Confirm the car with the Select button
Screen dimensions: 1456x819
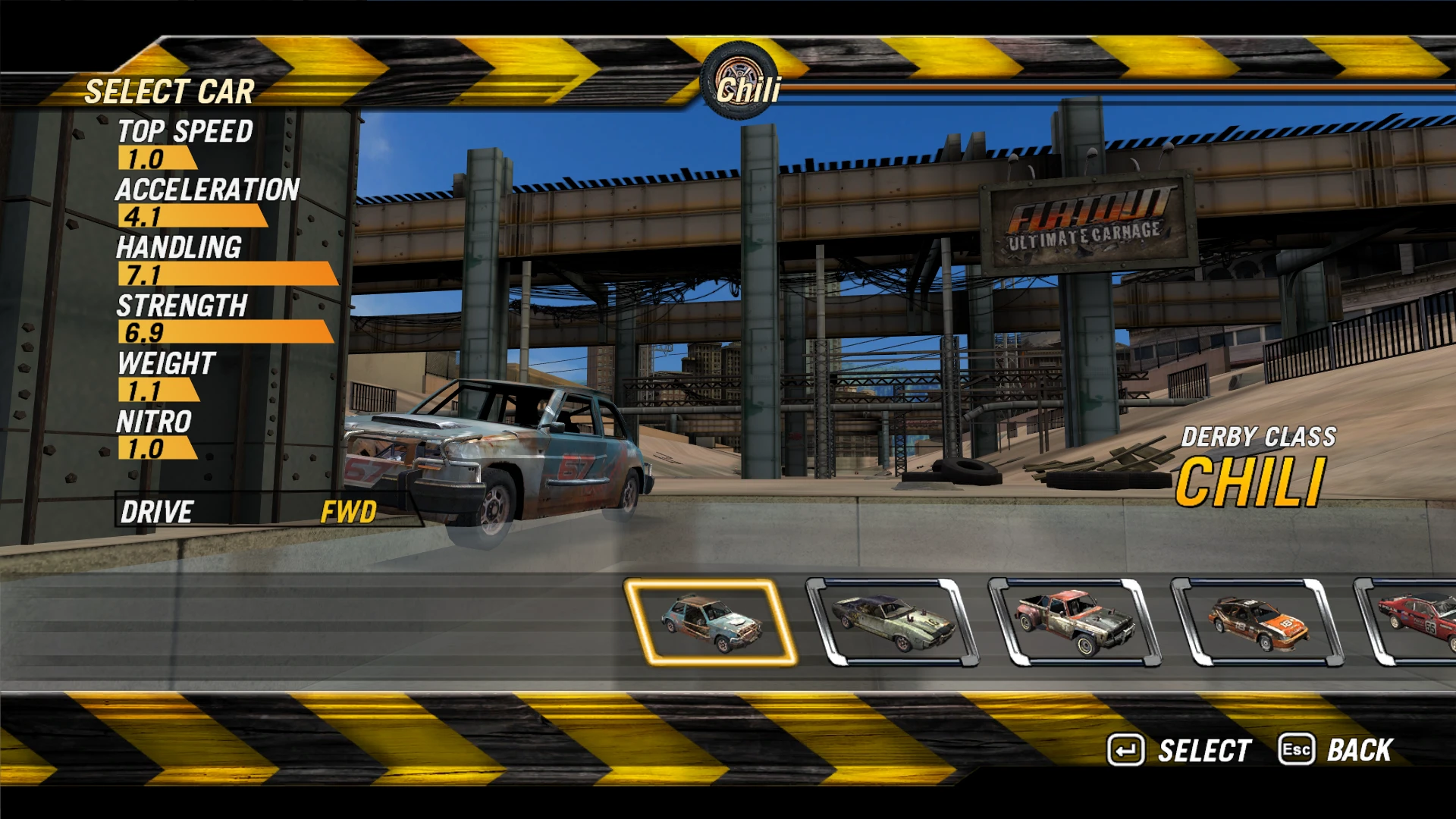[1179, 751]
